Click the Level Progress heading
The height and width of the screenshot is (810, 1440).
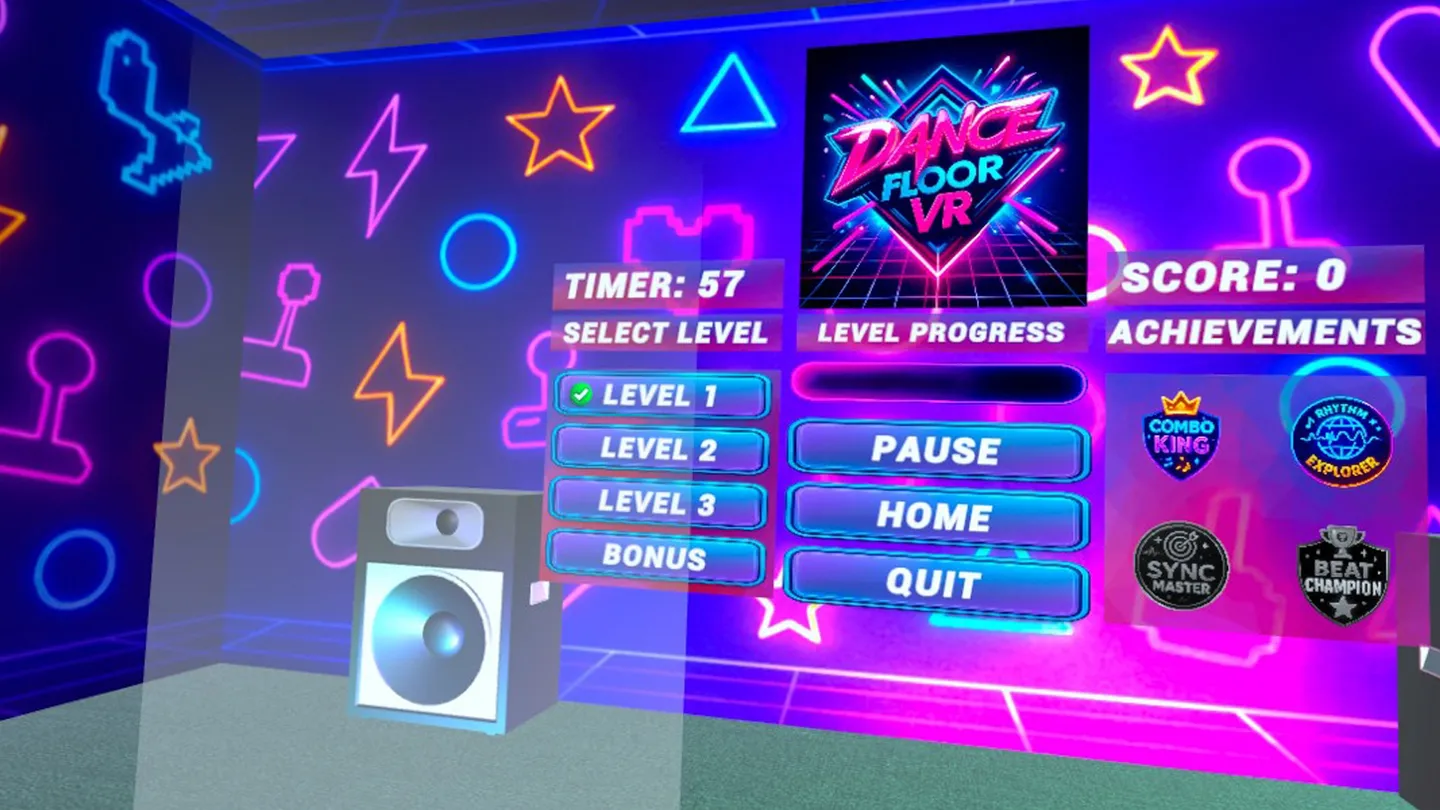(x=941, y=332)
